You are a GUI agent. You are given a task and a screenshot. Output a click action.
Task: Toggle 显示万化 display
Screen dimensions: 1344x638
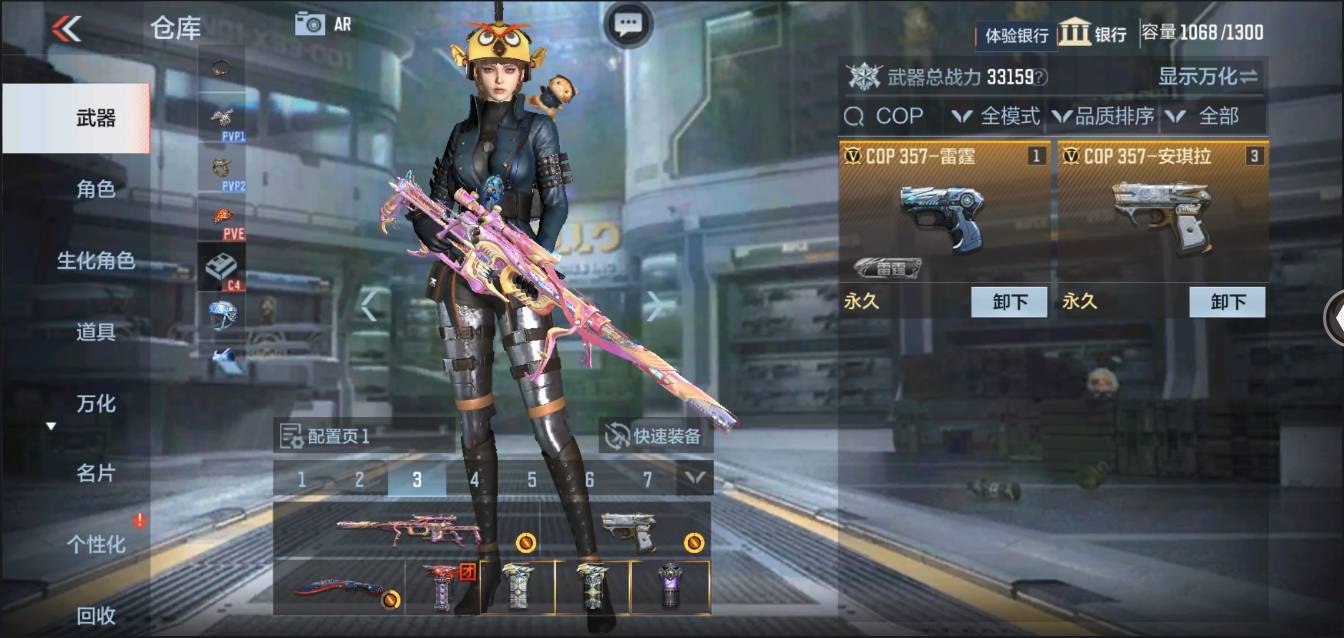click(x=1208, y=76)
